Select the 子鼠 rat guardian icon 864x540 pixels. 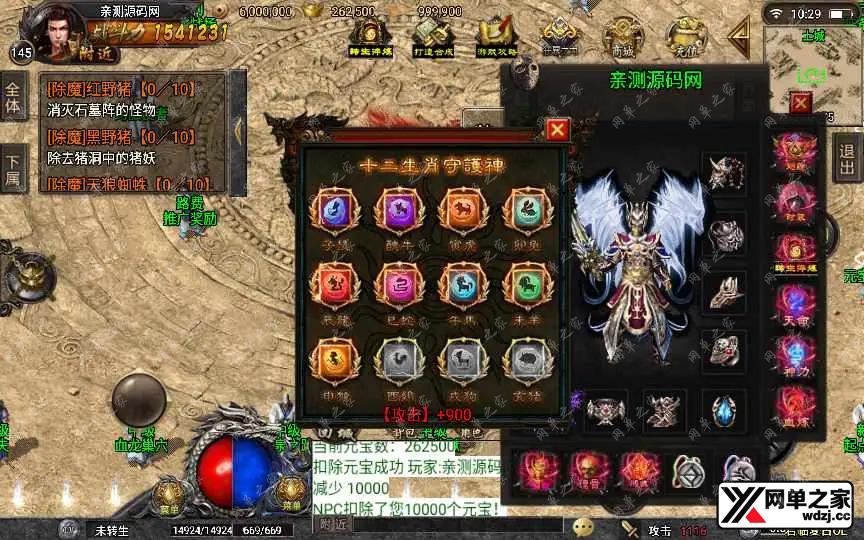coord(331,210)
